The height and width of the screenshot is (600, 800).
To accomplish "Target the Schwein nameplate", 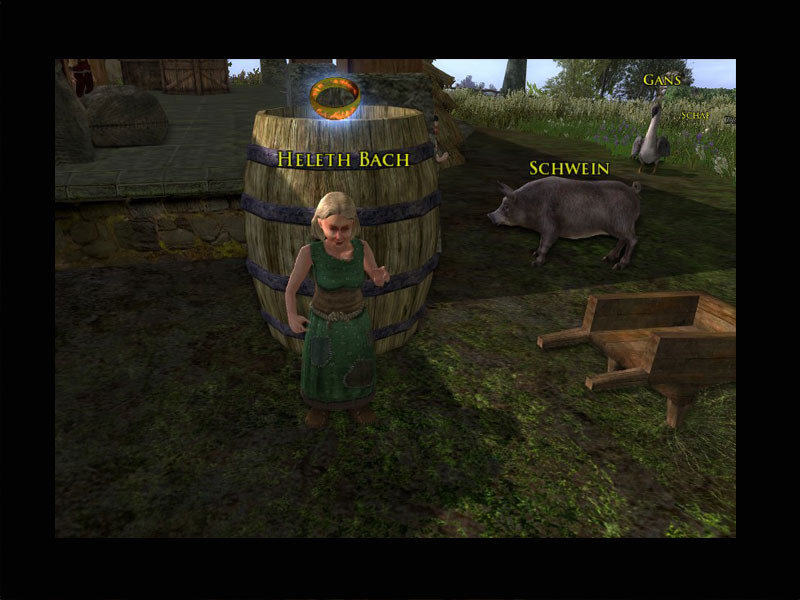I will [569, 168].
